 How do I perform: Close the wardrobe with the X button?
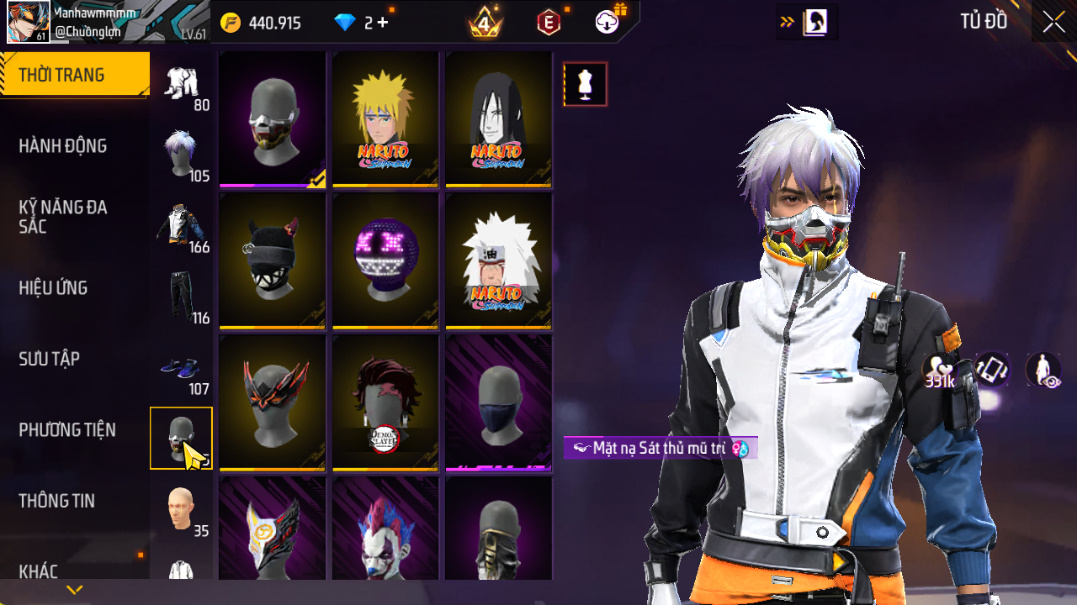(x=1053, y=22)
